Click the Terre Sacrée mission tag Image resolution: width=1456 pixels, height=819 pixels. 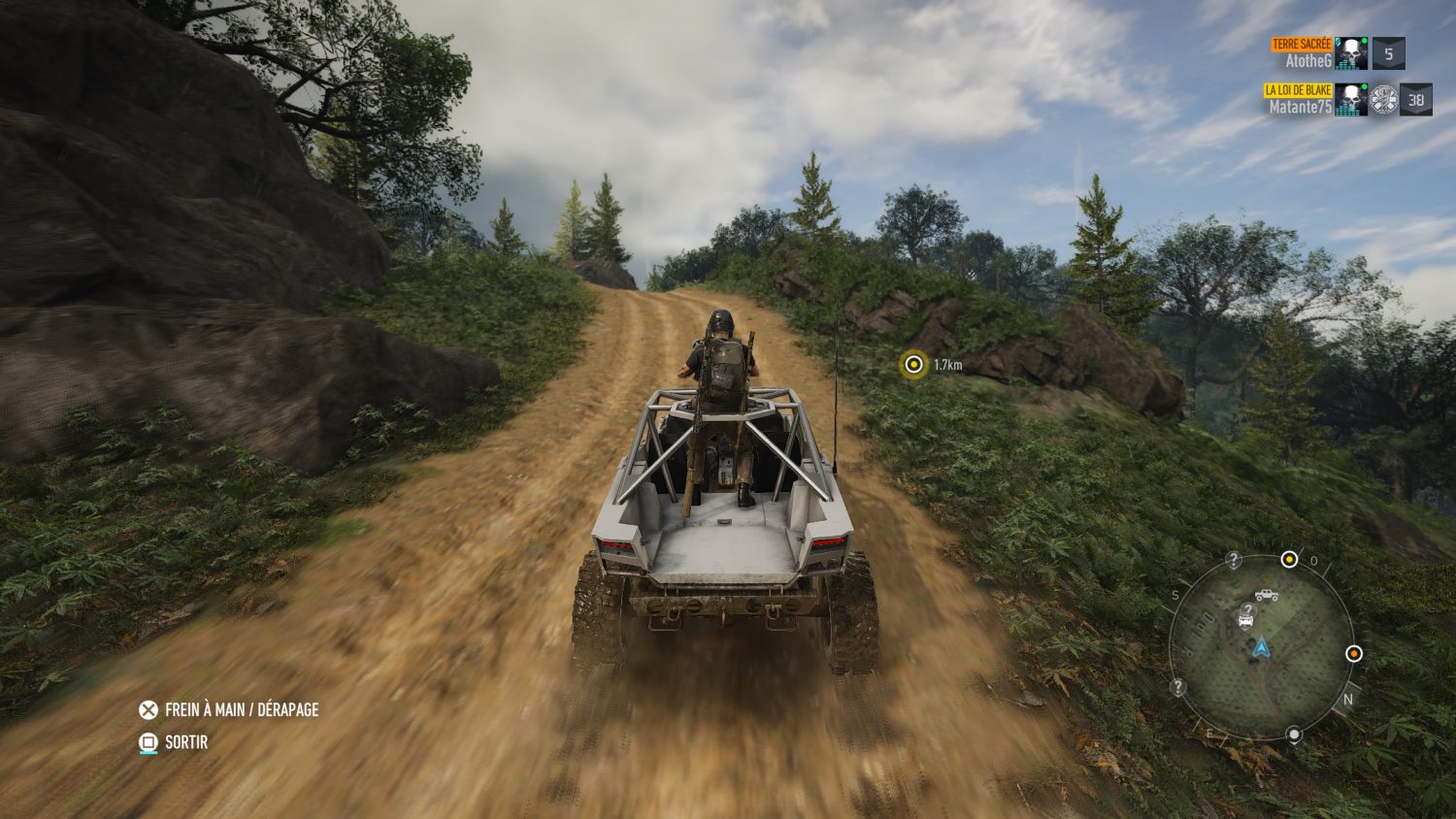(x=1301, y=44)
